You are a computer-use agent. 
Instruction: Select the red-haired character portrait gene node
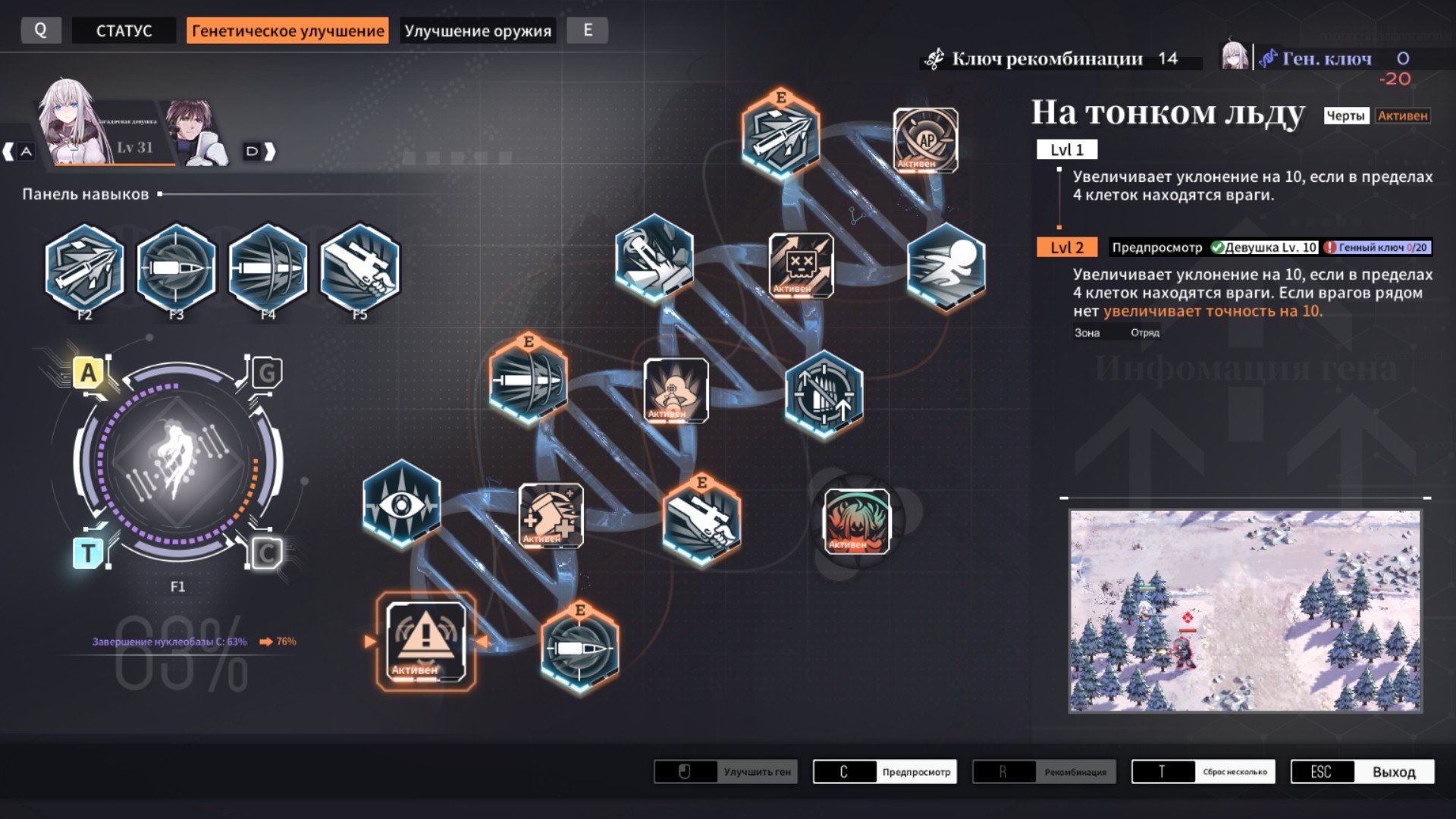856,521
